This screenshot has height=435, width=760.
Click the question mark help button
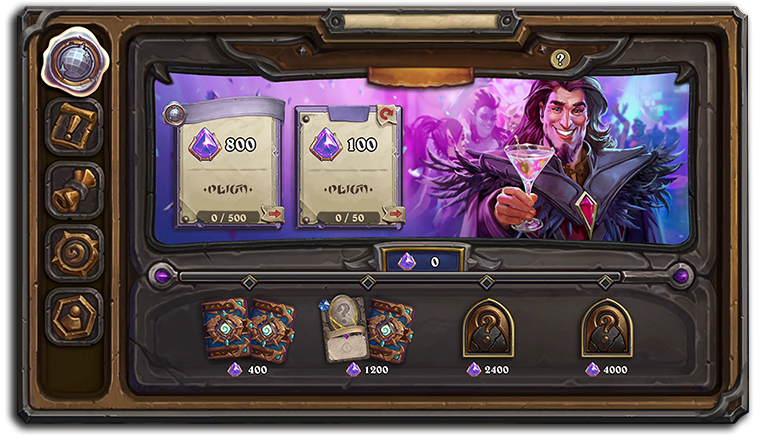560,59
